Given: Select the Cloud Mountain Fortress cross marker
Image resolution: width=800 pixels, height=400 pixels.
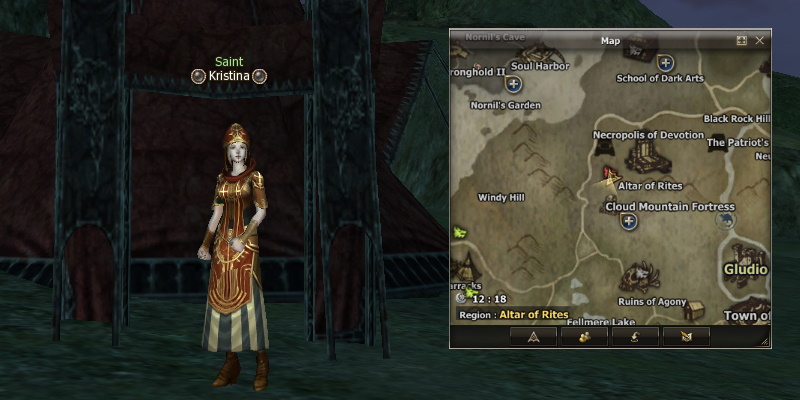Looking at the screenshot, I should pyautogui.click(x=629, y=222).
